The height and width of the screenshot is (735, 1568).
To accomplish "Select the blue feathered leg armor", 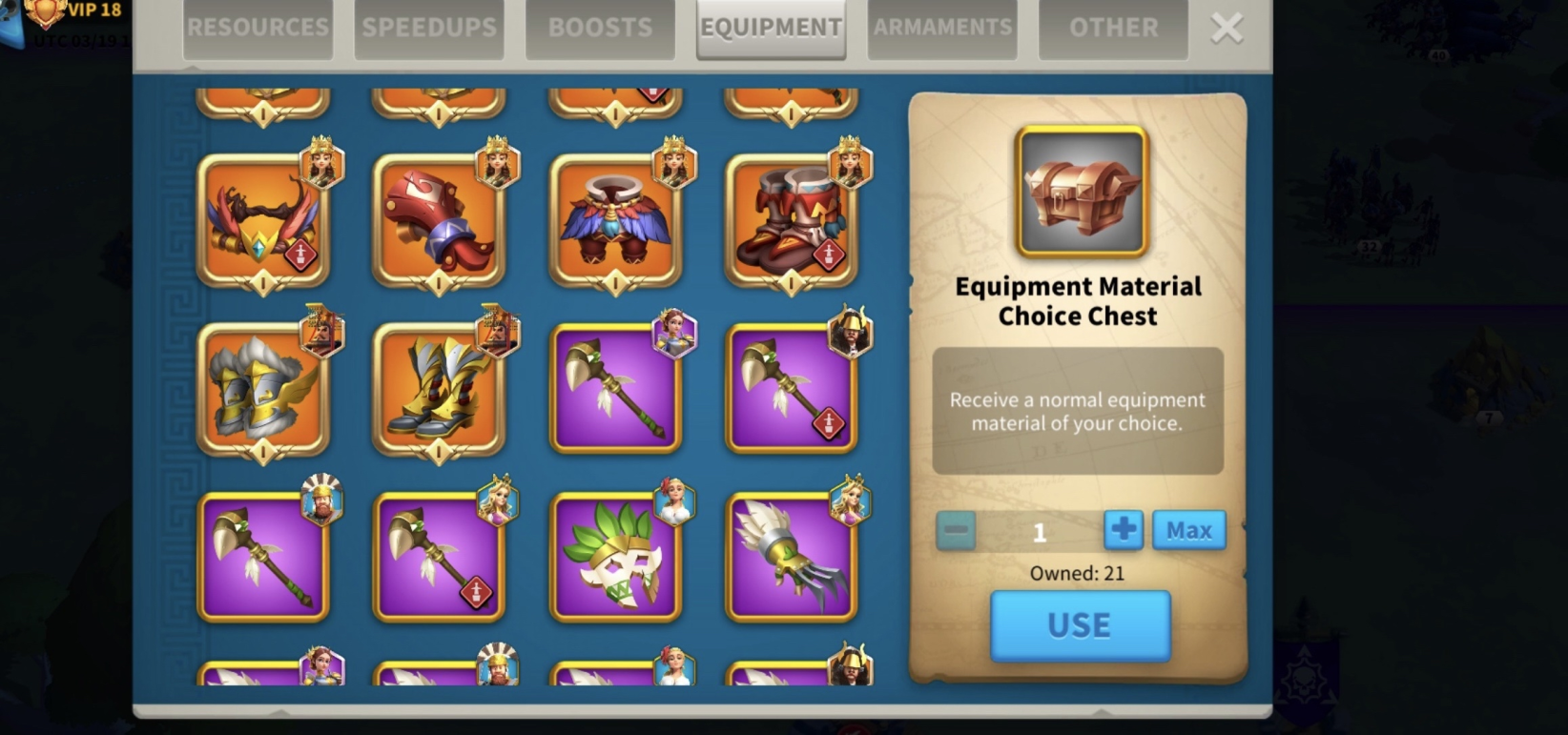I will point(615,222).
